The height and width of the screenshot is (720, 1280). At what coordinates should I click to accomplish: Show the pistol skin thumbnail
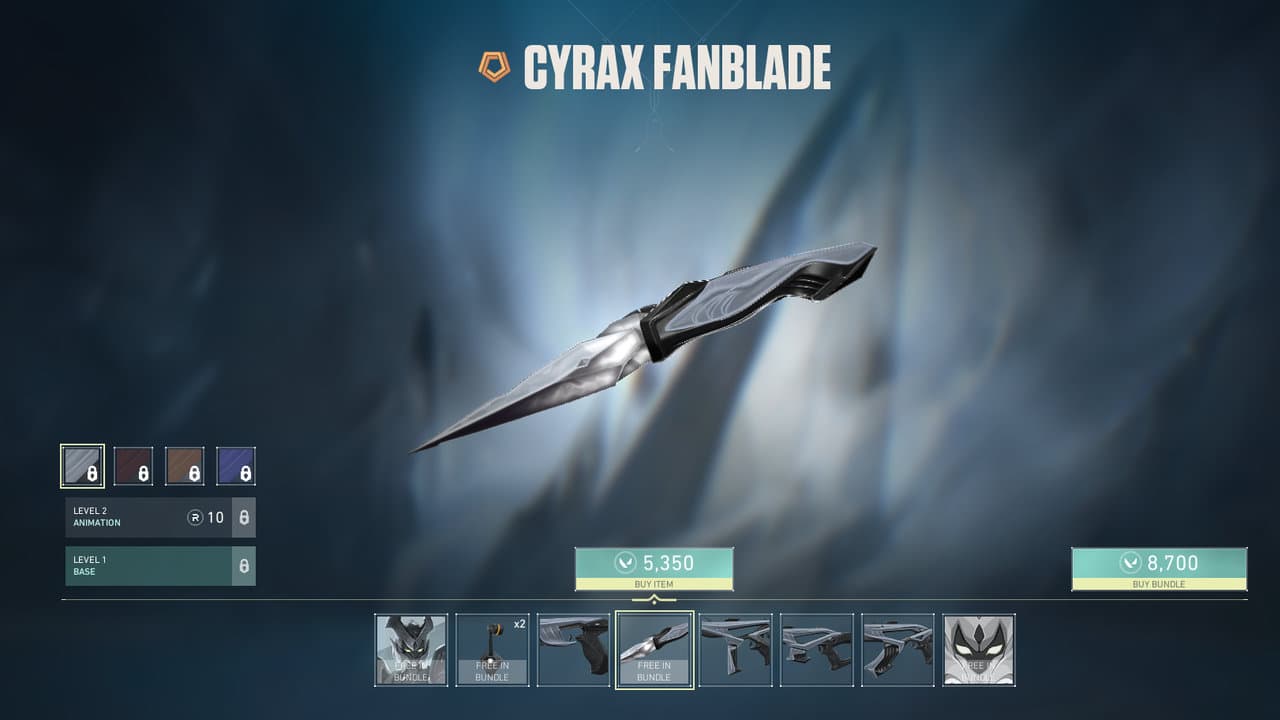pos(573,649)
